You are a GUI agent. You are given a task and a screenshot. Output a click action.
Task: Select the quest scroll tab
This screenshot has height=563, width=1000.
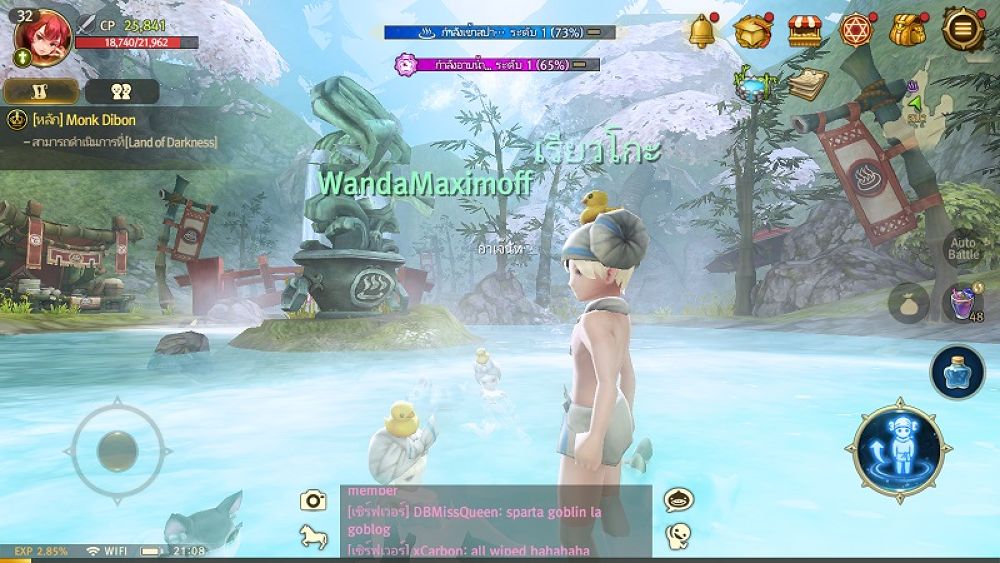click(x=42, y=92)
